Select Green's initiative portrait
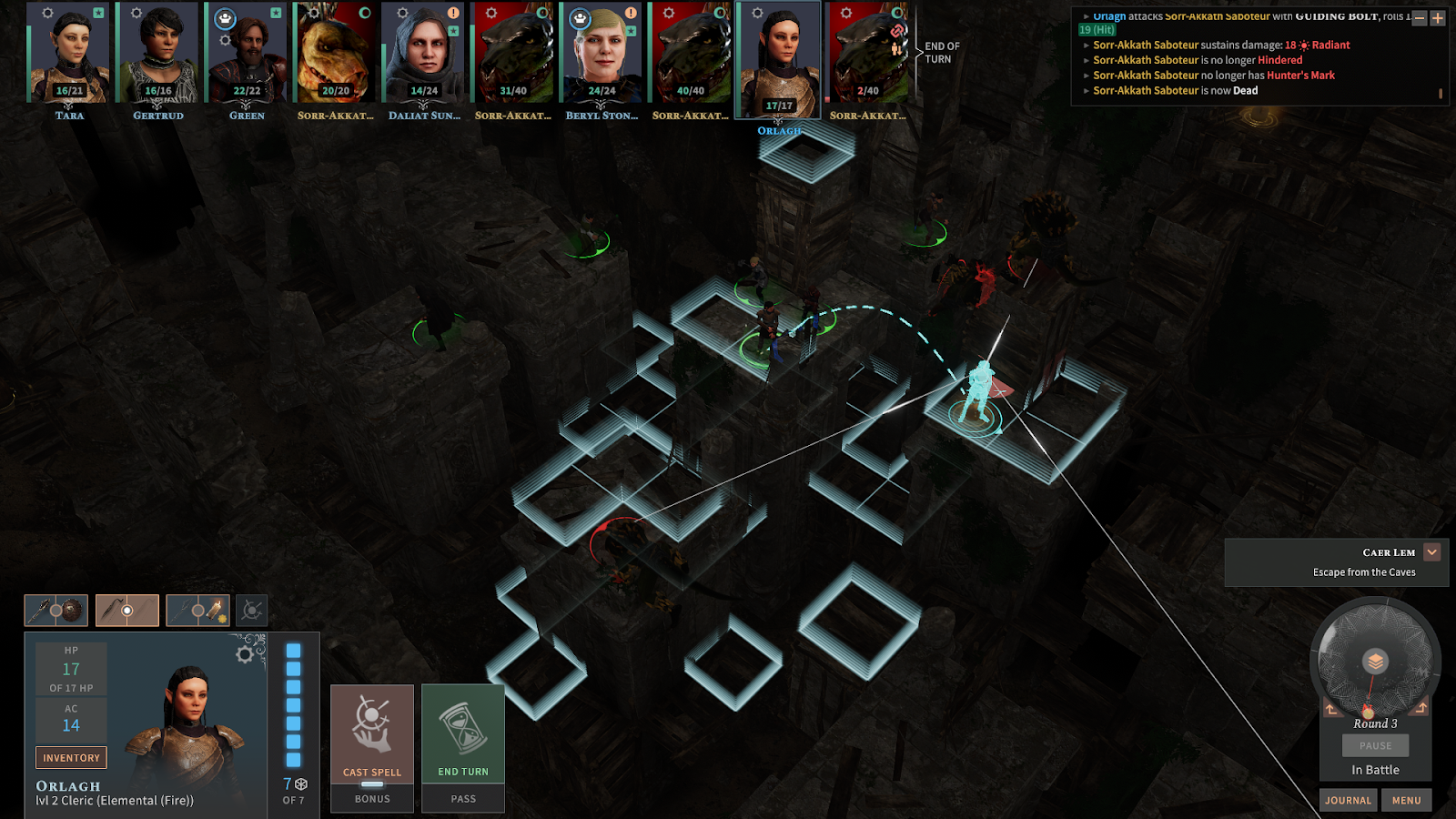Screen dimensions: 1456x819 coord(247,53)
